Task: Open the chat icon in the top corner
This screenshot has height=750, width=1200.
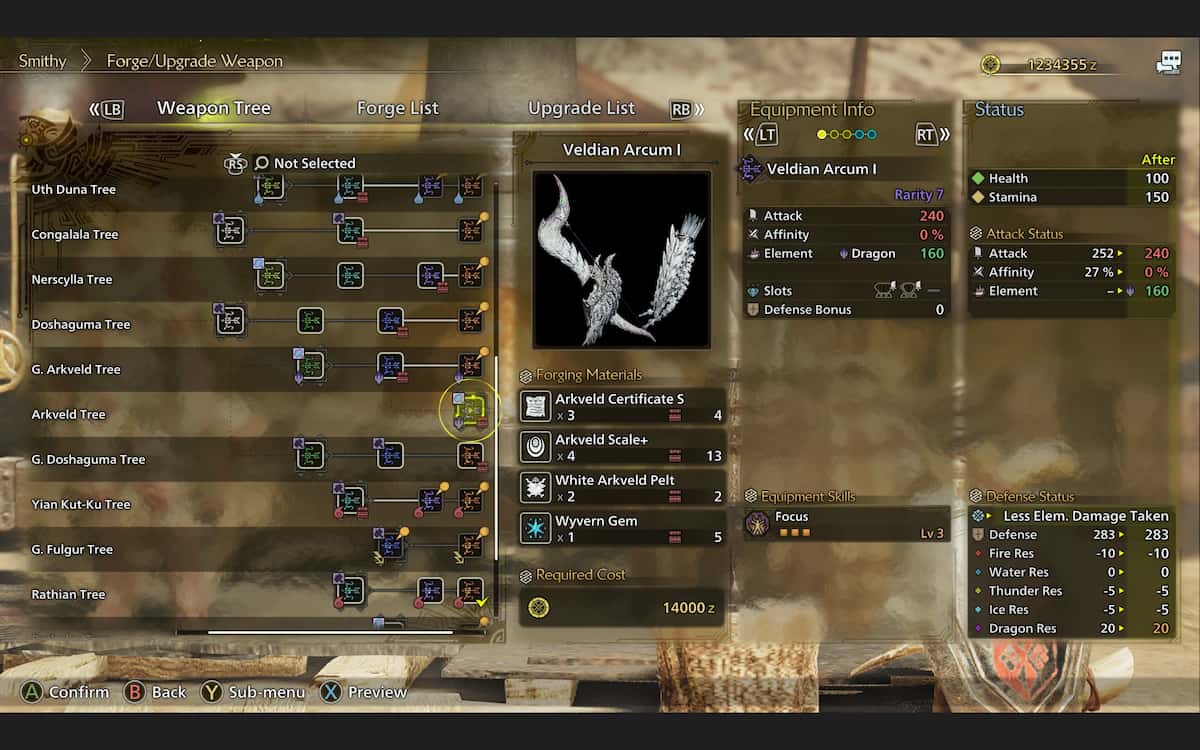Action: point(1168,64)
